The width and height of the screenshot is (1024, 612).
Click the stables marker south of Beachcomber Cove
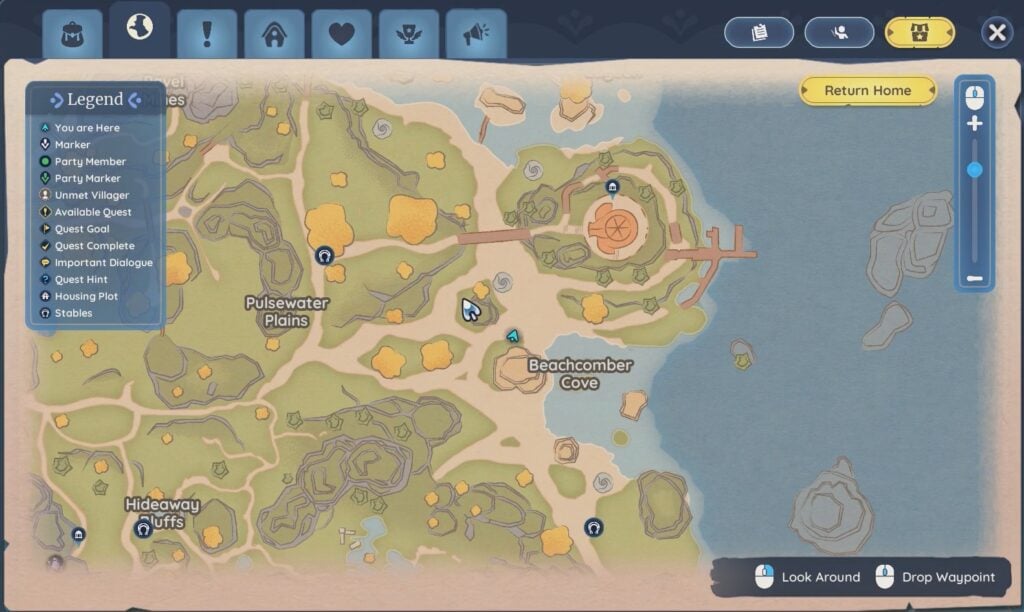[x=593, y=527]
